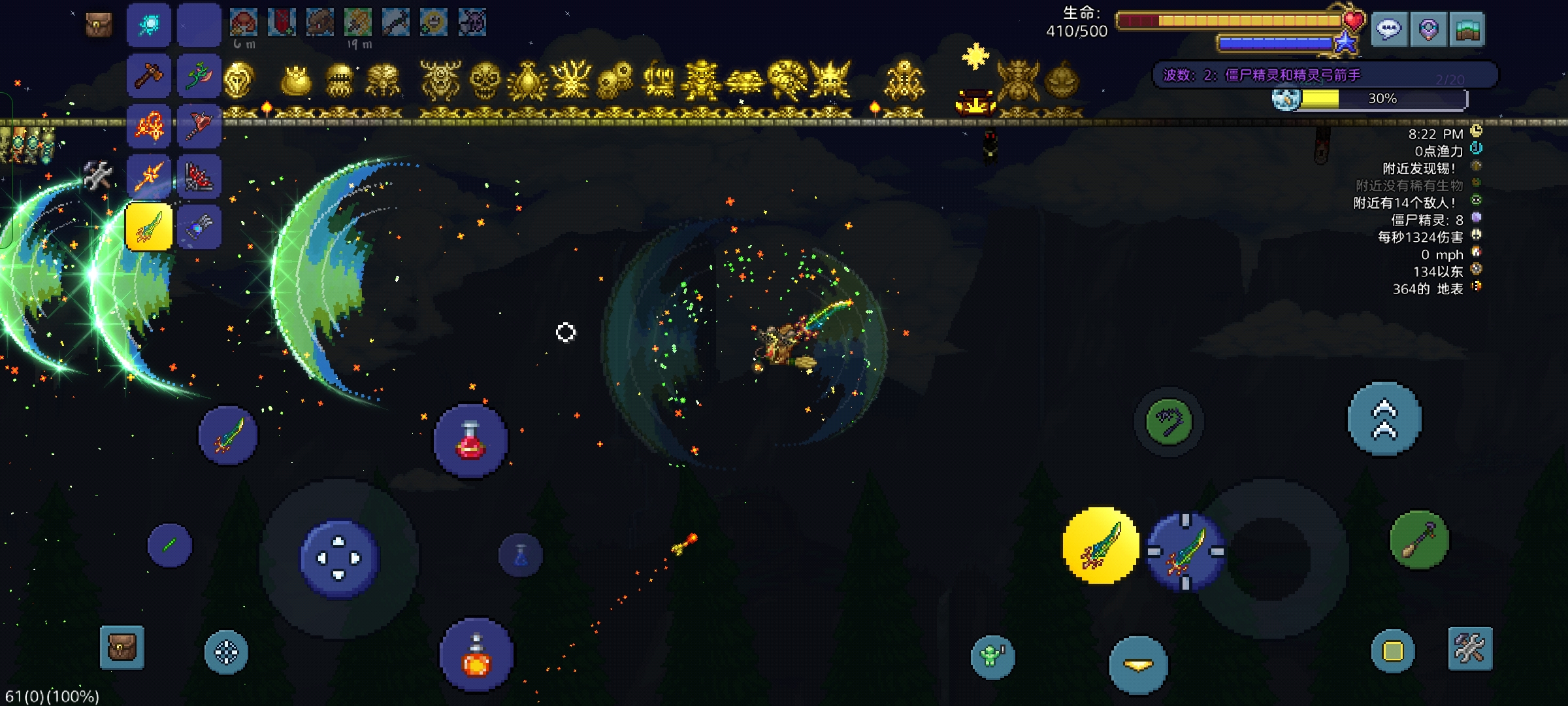Image resolution: width=1568 pixels, height=706 pixels.
Task: Pick the fiery orange weapon slot
Action: pyautogui.click(x=149, y=126)
